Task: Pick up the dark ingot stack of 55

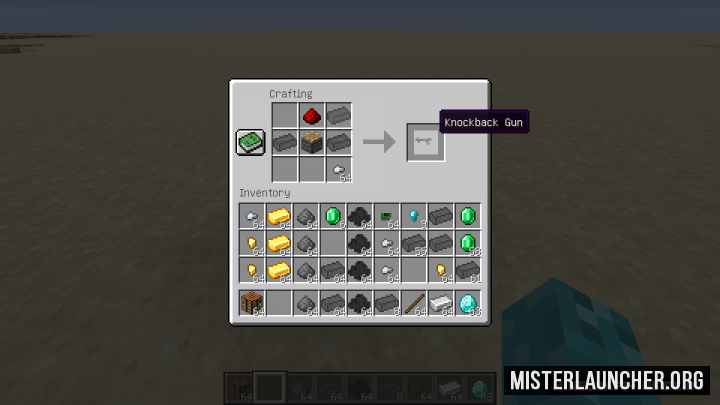Action: 413,242
